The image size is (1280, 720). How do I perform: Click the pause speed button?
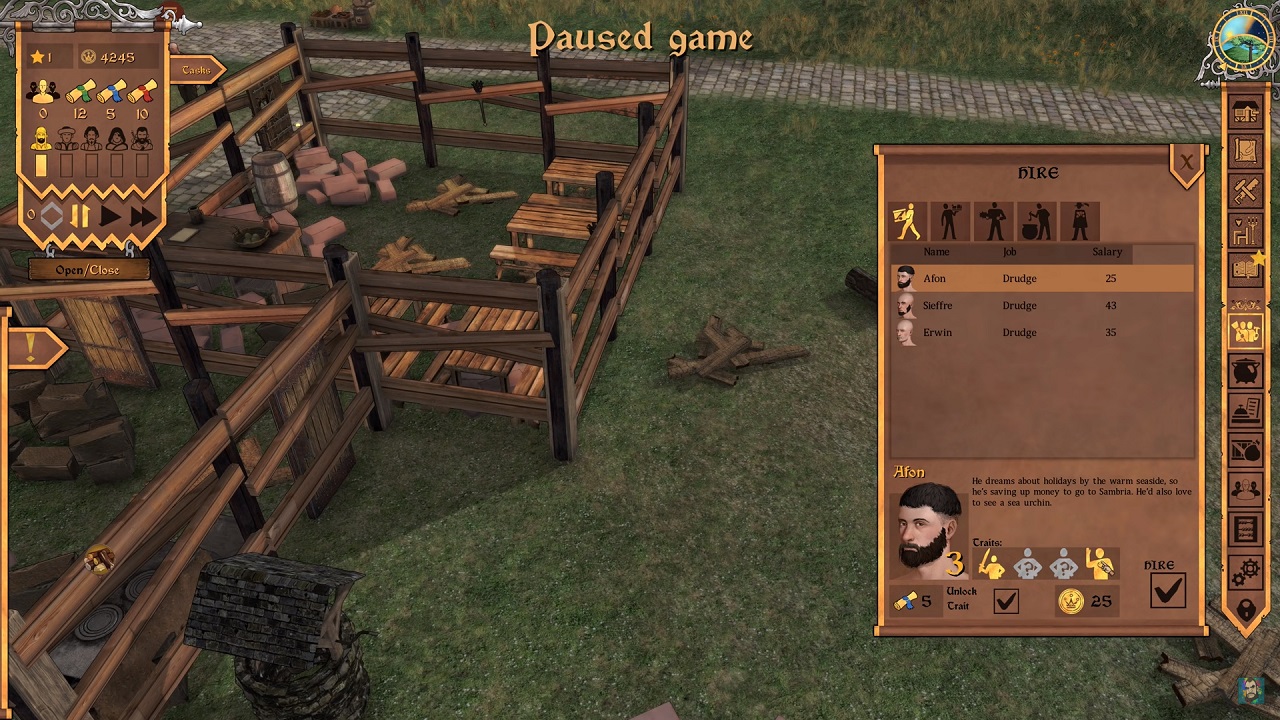click(80, 215)
